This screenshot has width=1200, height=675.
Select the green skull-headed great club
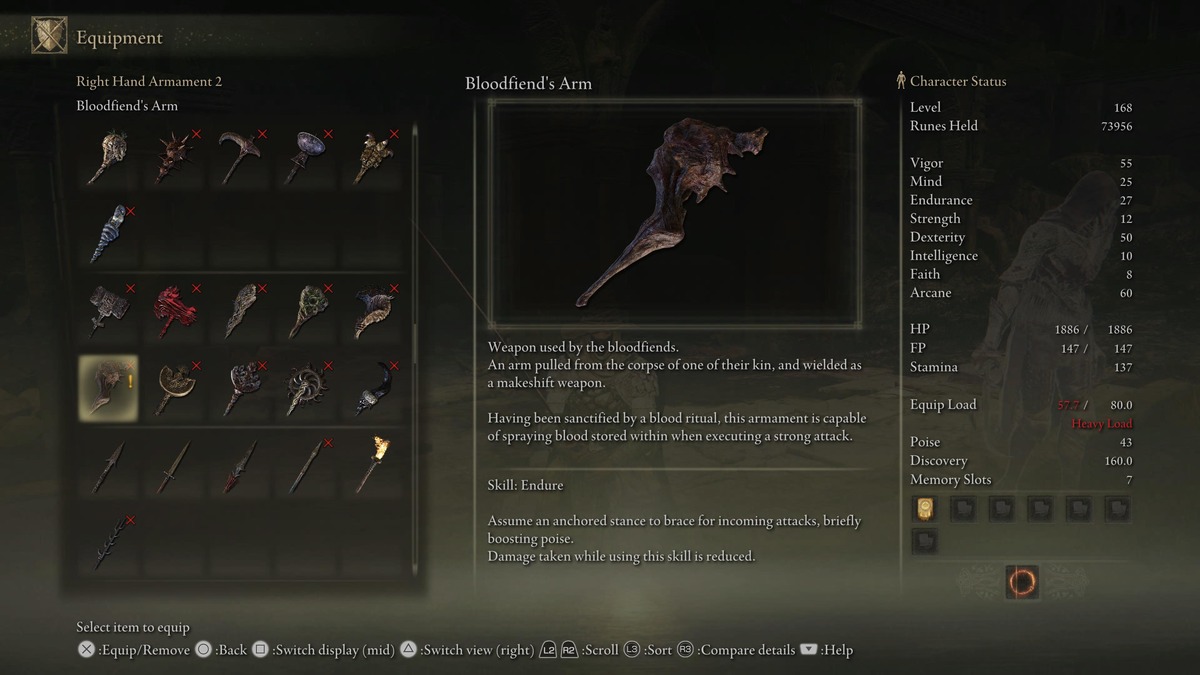click(307, 311)
